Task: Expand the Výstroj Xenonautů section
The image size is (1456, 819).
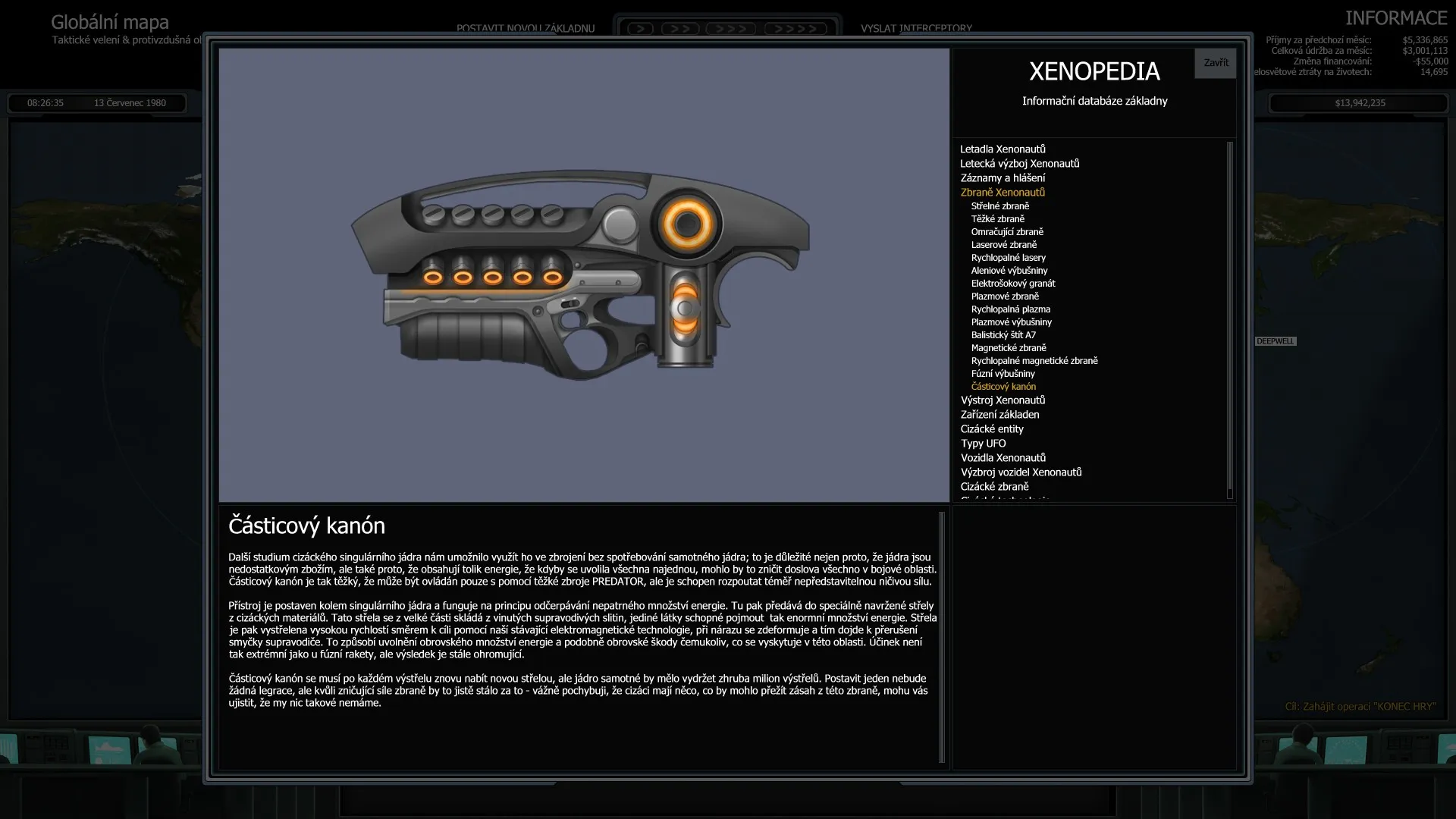Action: tap(1003, 400)
